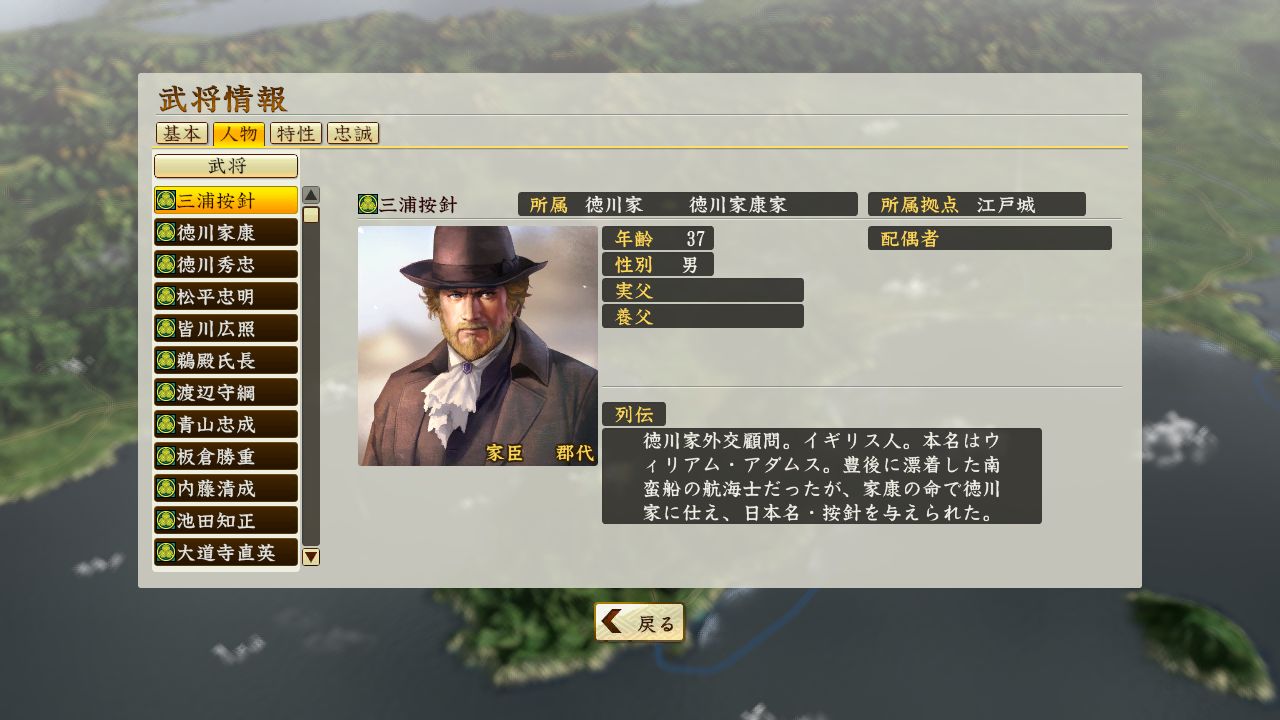Switch to the 忠誠 tab
The height and width of the screenshot is (720, 1280).
coord(352,133)
